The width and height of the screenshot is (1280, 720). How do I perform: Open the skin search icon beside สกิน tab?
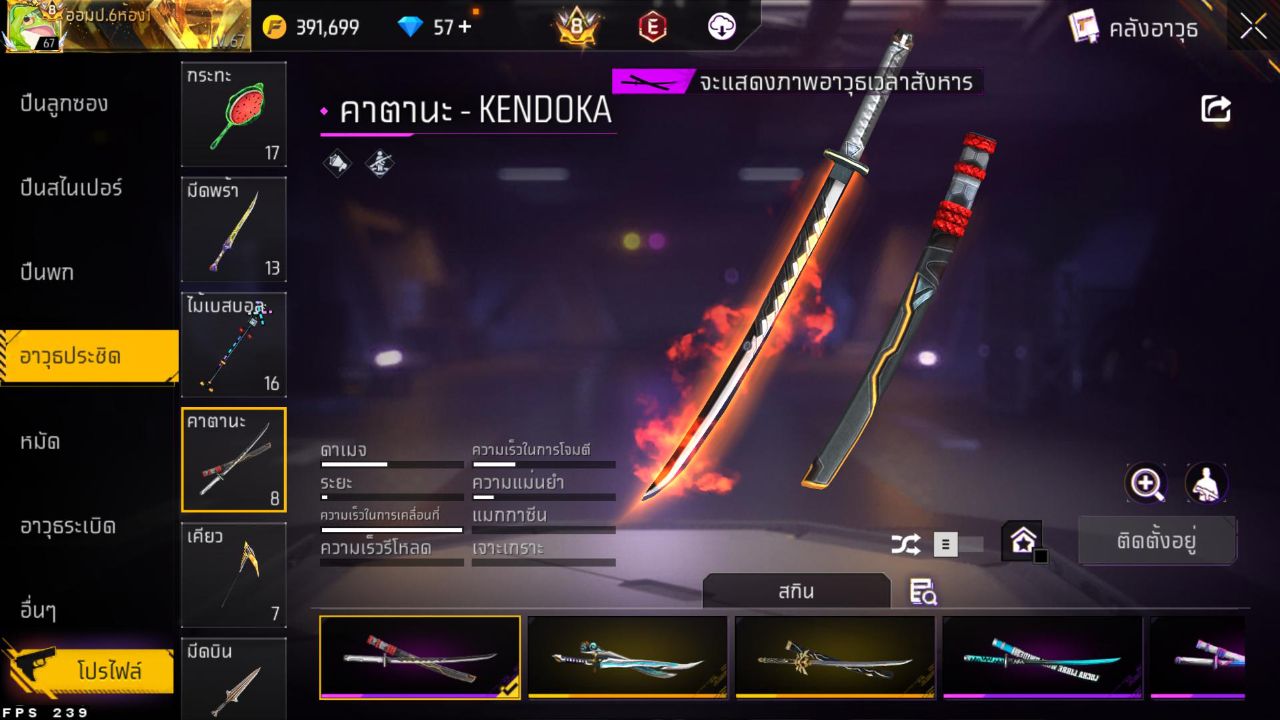922,592
